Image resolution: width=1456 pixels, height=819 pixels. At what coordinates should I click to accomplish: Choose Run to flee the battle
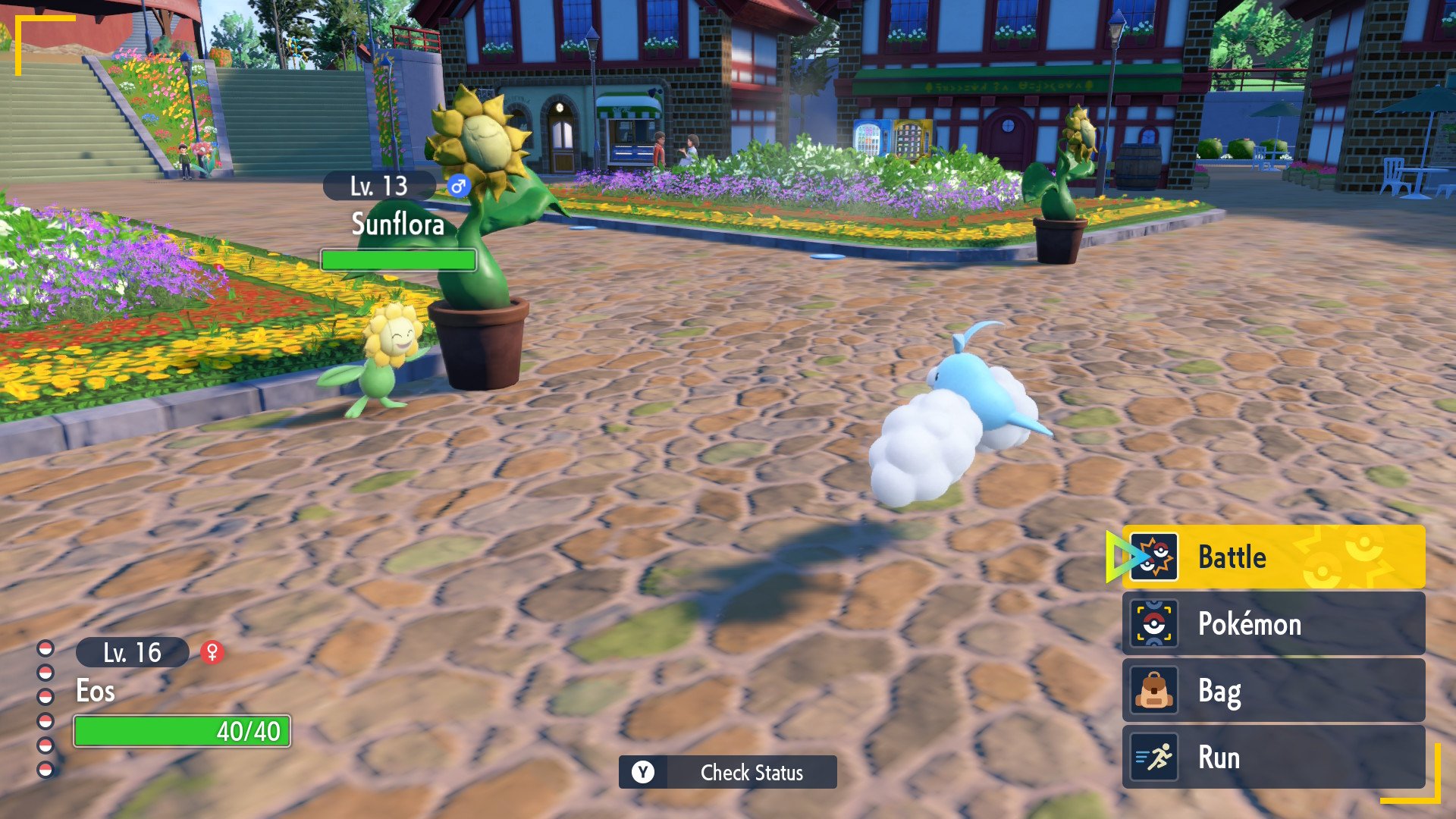pos(1272,758)
